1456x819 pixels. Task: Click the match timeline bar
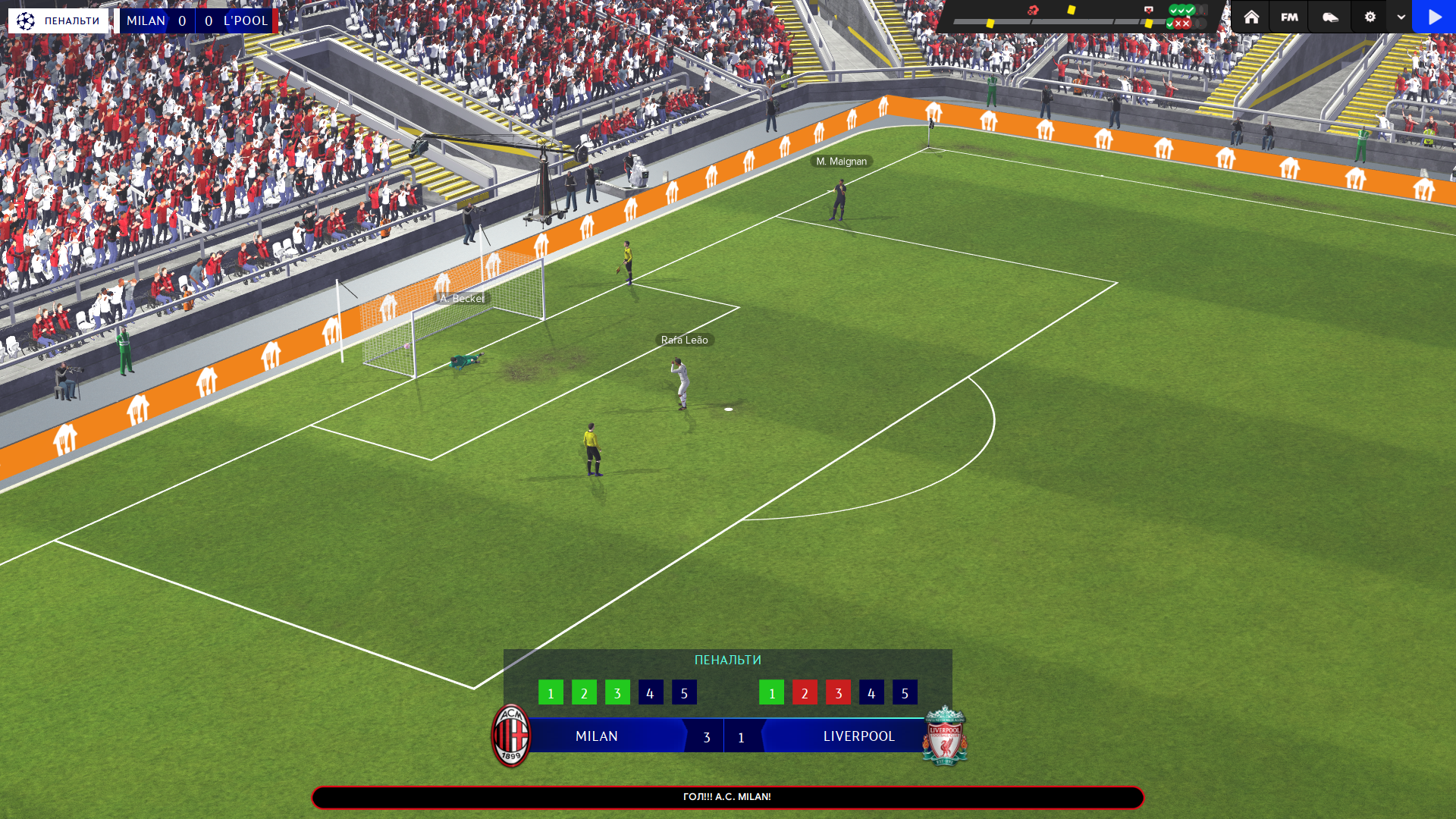(1054, 22)
